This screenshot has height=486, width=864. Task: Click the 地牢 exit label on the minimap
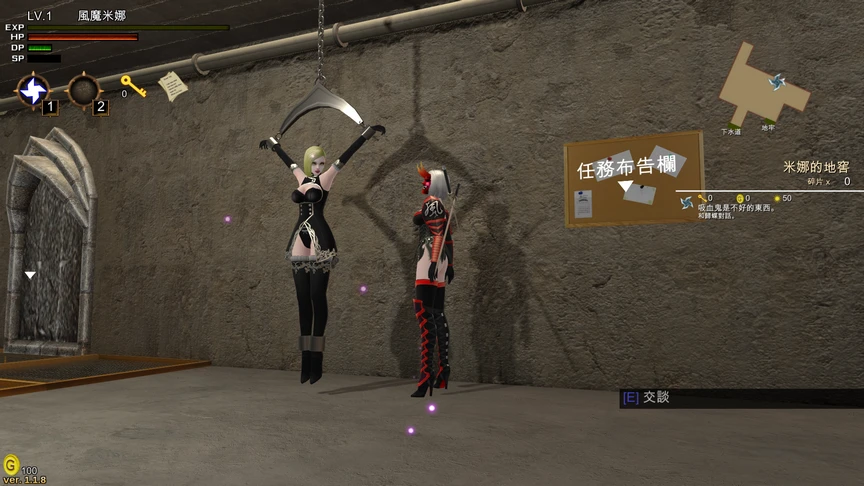[x=767, y=127]
